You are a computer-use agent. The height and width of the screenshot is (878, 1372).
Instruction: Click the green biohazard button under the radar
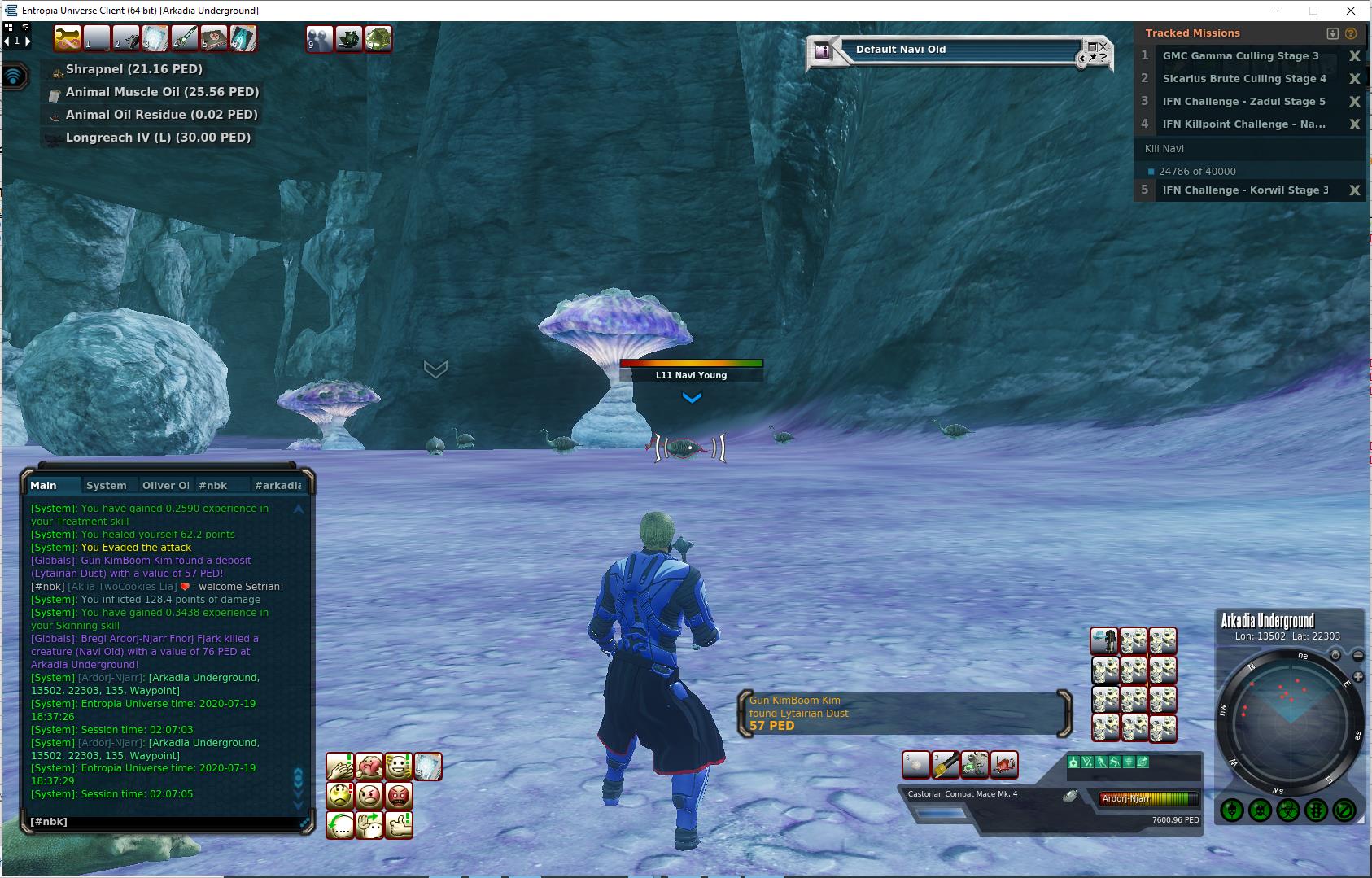click(x=1287, y=810)
